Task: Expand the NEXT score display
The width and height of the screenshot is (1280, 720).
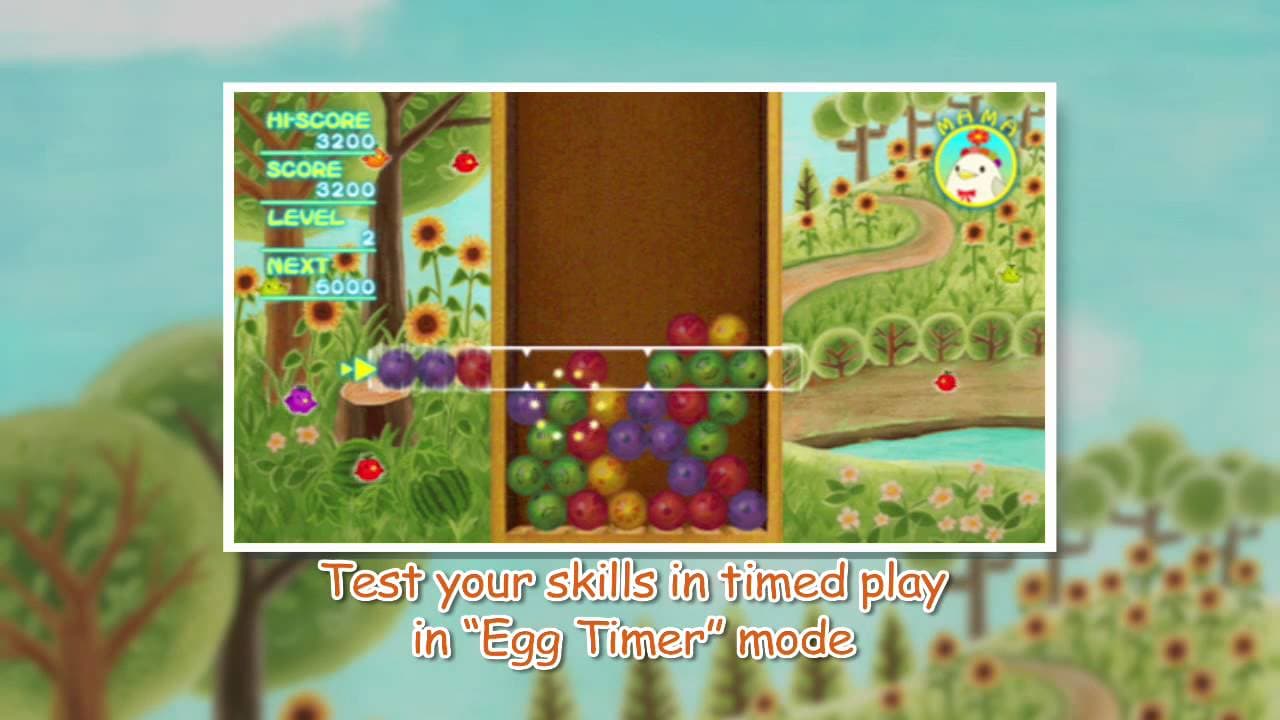Action: [300, 264]
